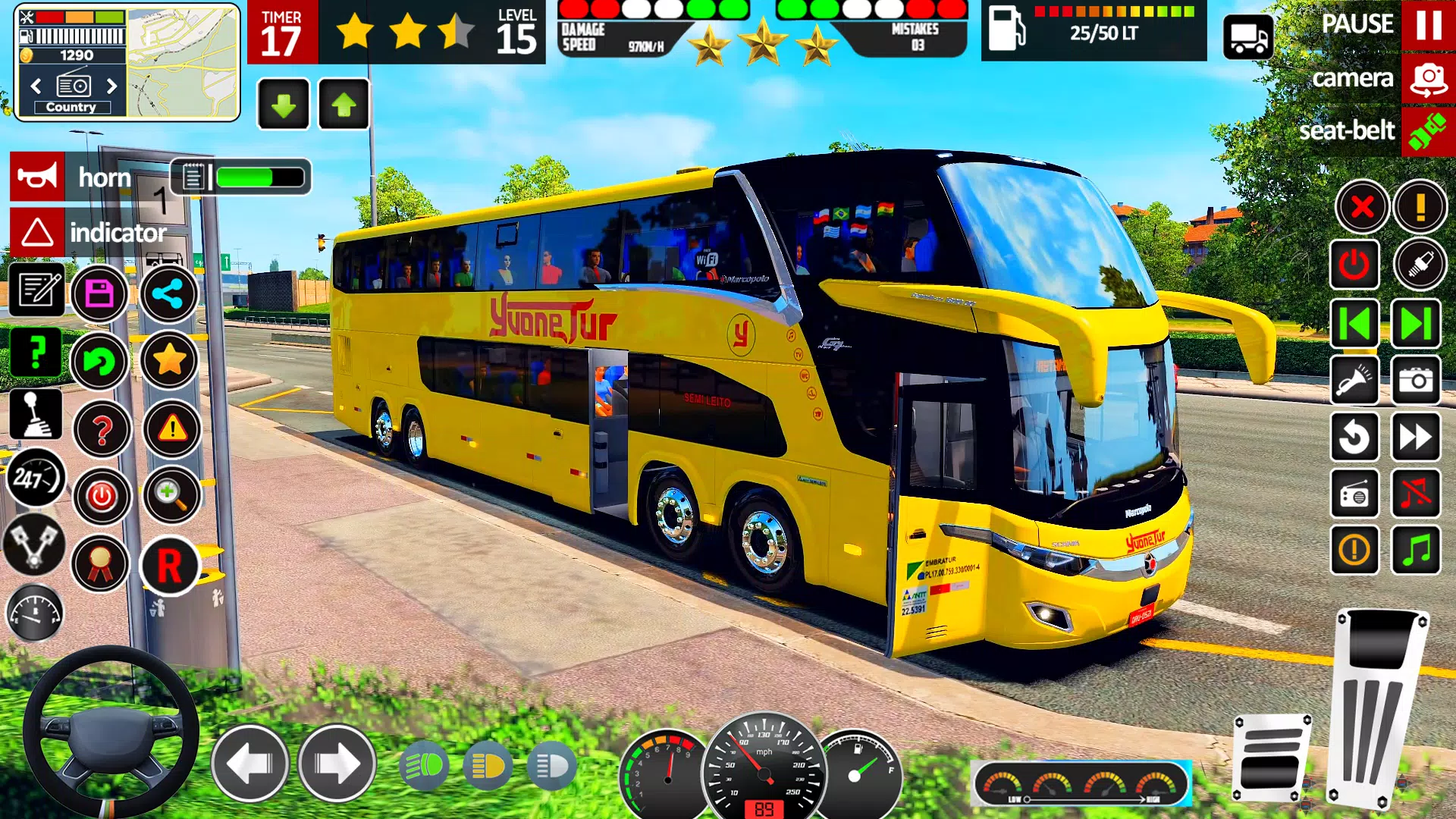Take a screenshot with camera icon
1456x819 pixels.
click(x=1415, y=381)
